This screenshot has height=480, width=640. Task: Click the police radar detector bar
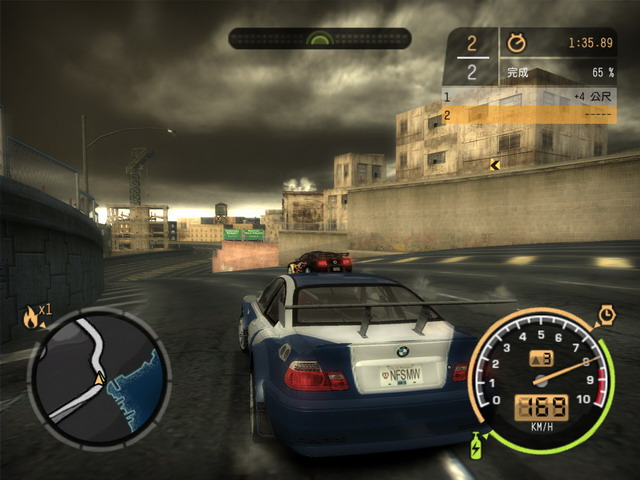point(319,39)
